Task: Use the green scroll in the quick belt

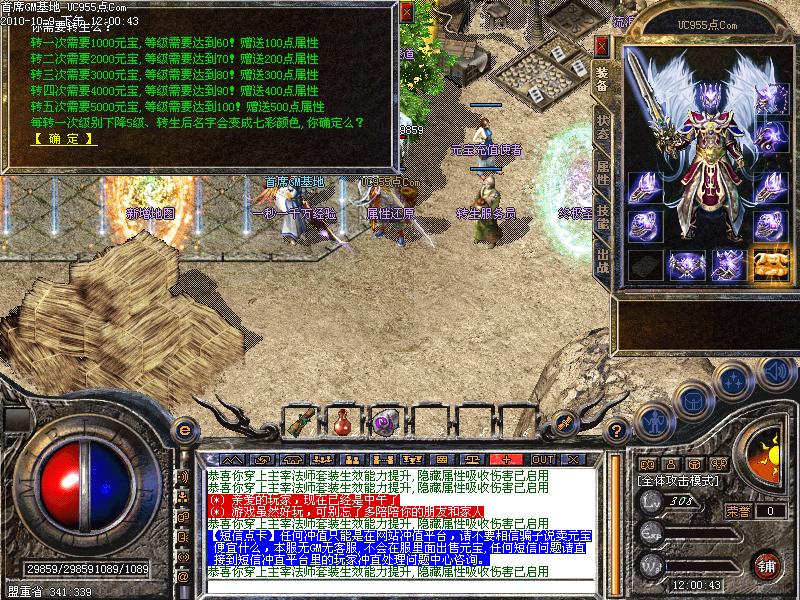Action: (299, 423)
